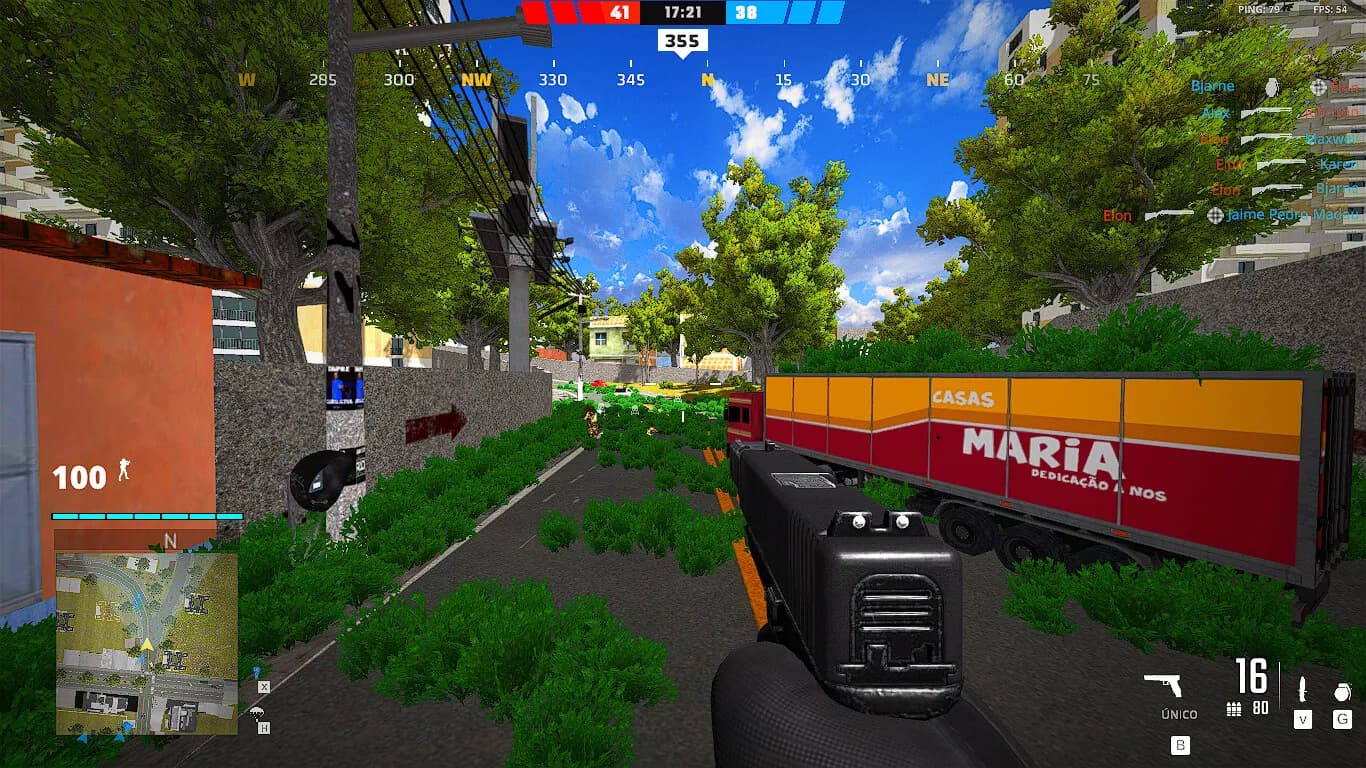Click the knife icon bound to V
This screenshot has width=1366, height=768.
[x=1302, y=688]
